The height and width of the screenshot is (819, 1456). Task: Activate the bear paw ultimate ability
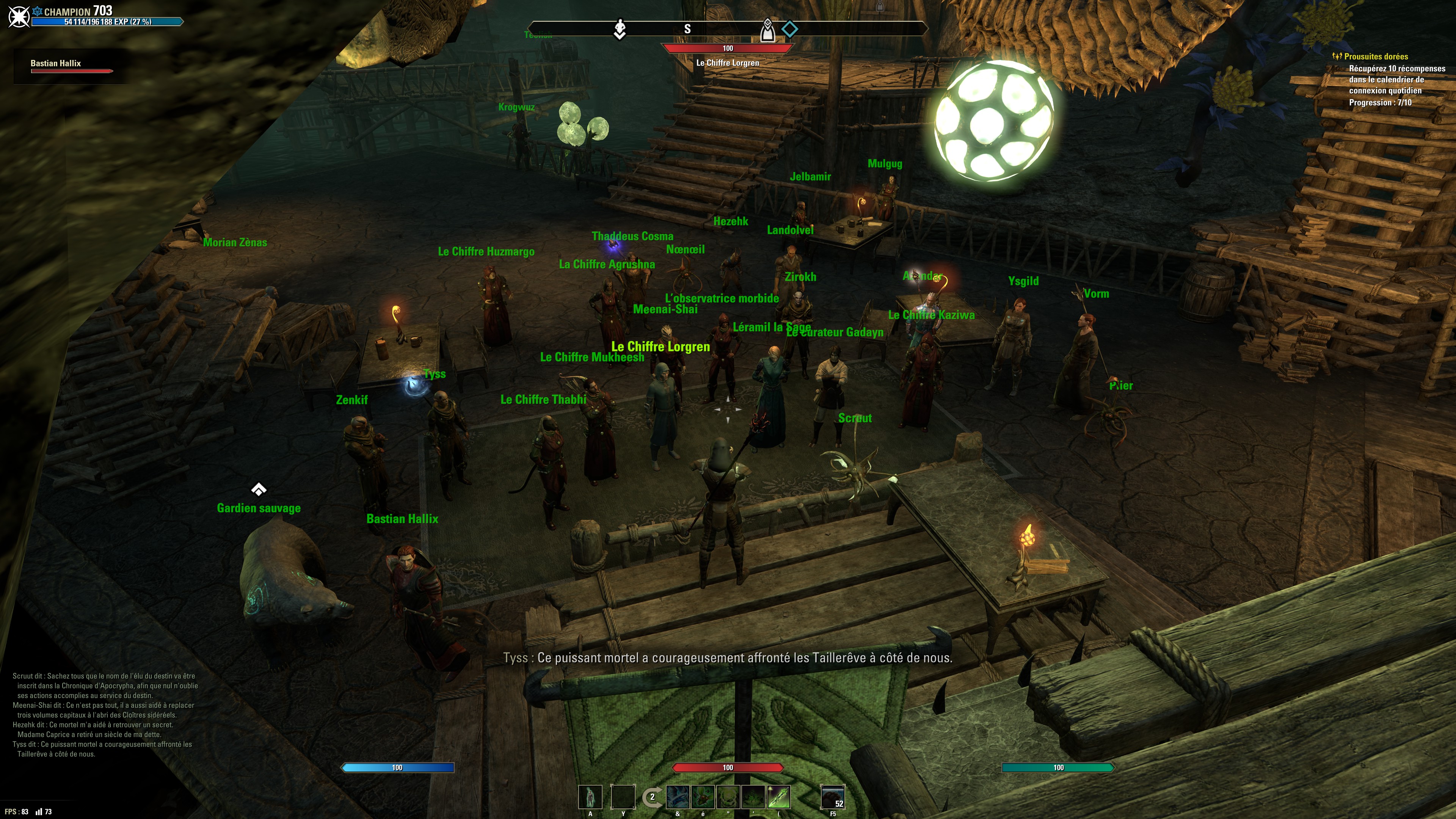pyautogui.click(x=833, y=797)
